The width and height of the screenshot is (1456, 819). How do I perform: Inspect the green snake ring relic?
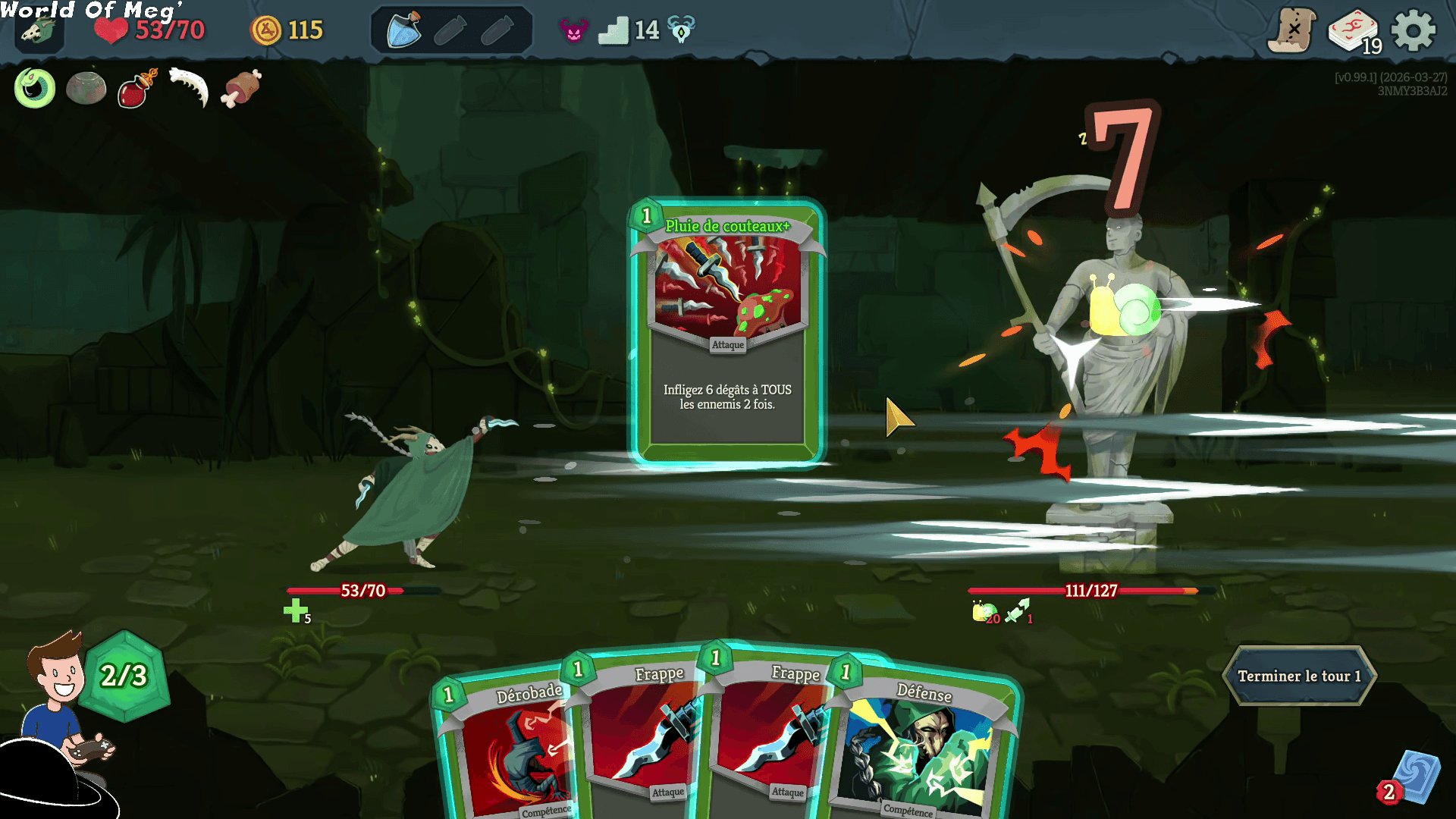(x=35, y=88)
